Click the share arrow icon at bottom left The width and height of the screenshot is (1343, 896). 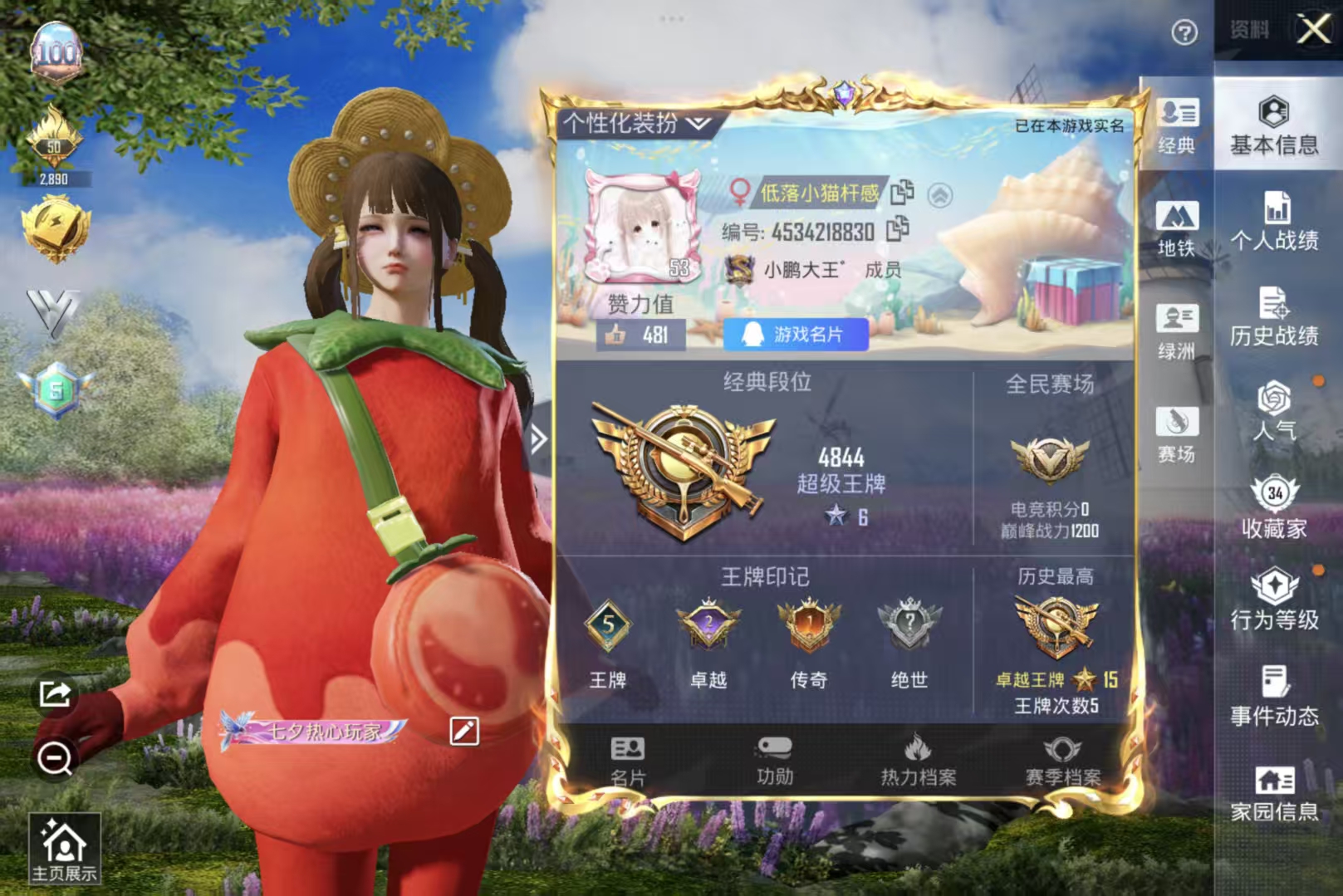[x=55, y=694]
